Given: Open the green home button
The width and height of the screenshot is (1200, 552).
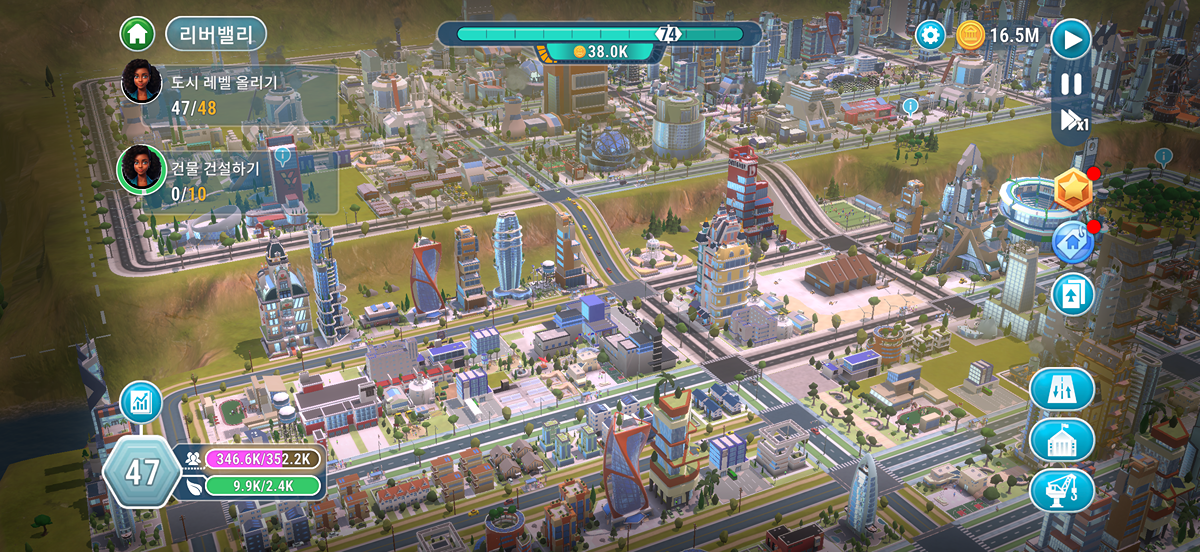Looking at the screenshot, I should coord(137,34).
